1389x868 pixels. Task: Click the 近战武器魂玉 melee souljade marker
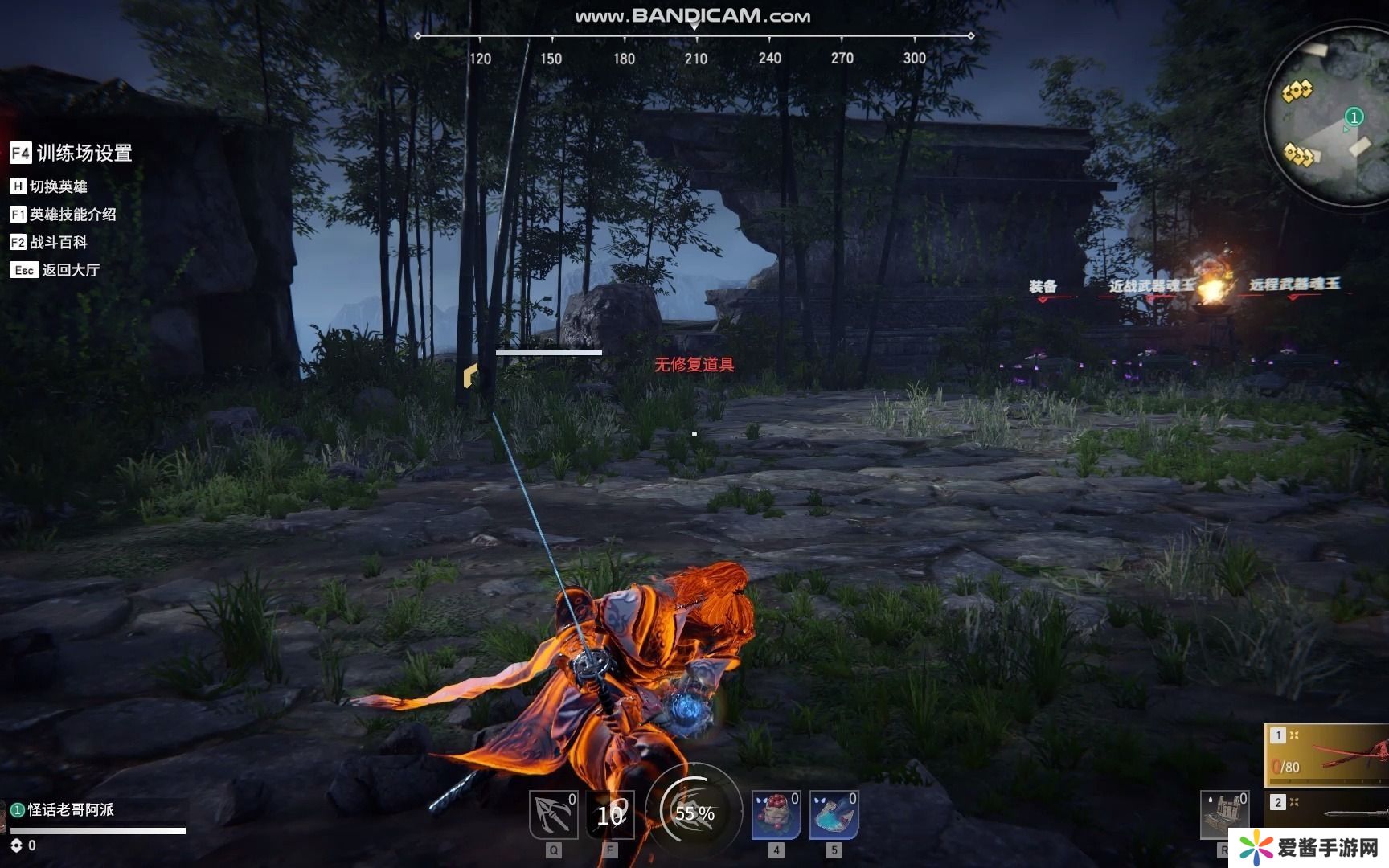click(x=1151, y=286)
